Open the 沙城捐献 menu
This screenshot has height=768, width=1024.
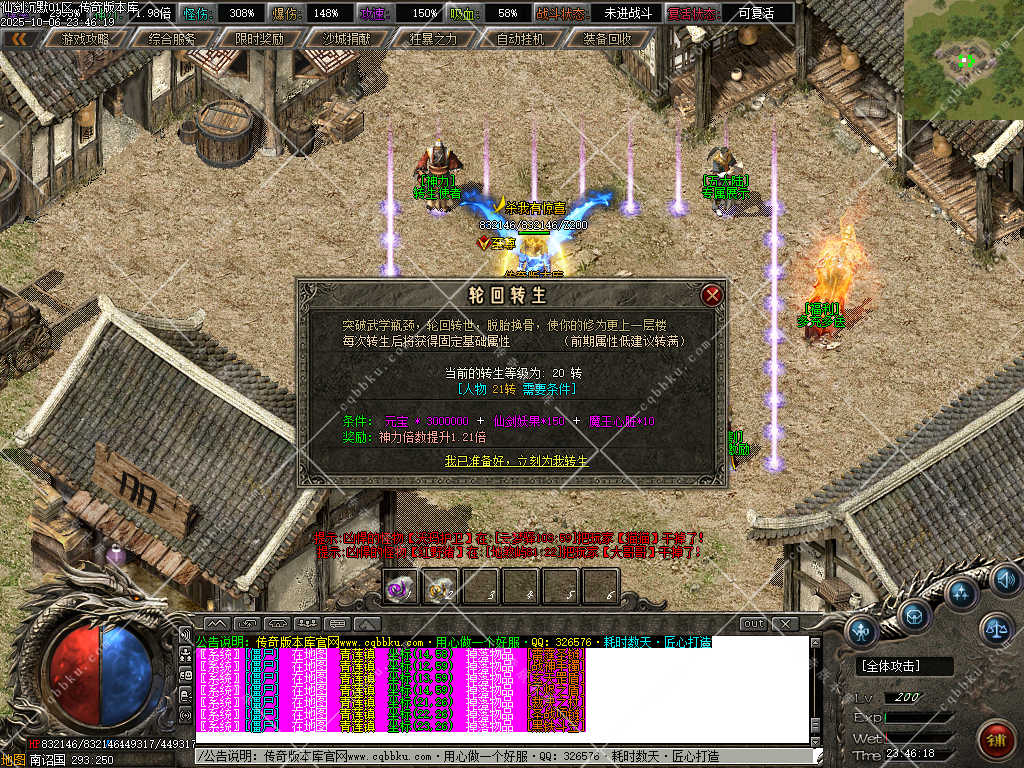(345, 39)
